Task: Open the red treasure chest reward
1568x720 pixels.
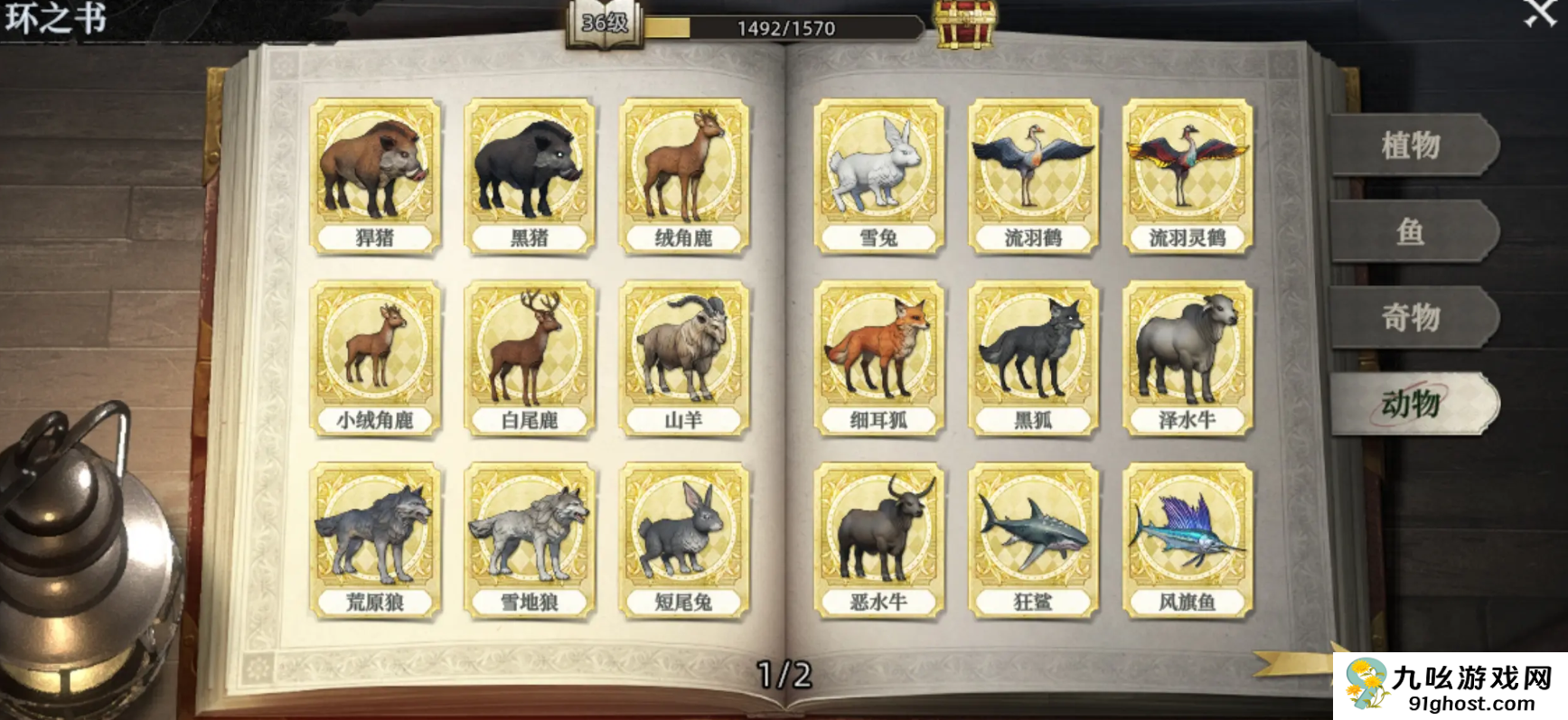Action: pyautogui.click(x=965, y=23)
